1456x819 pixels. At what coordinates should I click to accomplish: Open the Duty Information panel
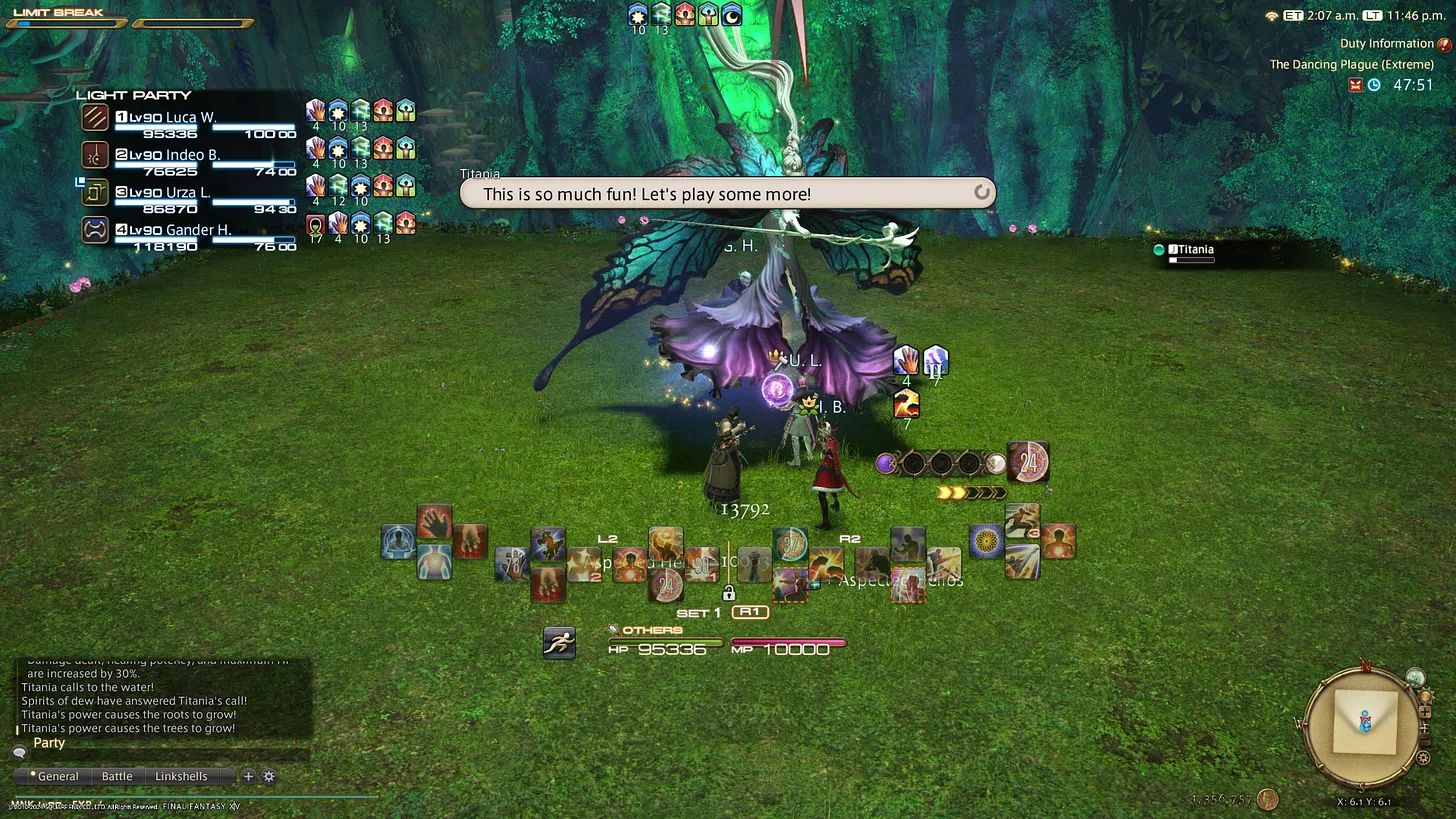[1387, 44]
